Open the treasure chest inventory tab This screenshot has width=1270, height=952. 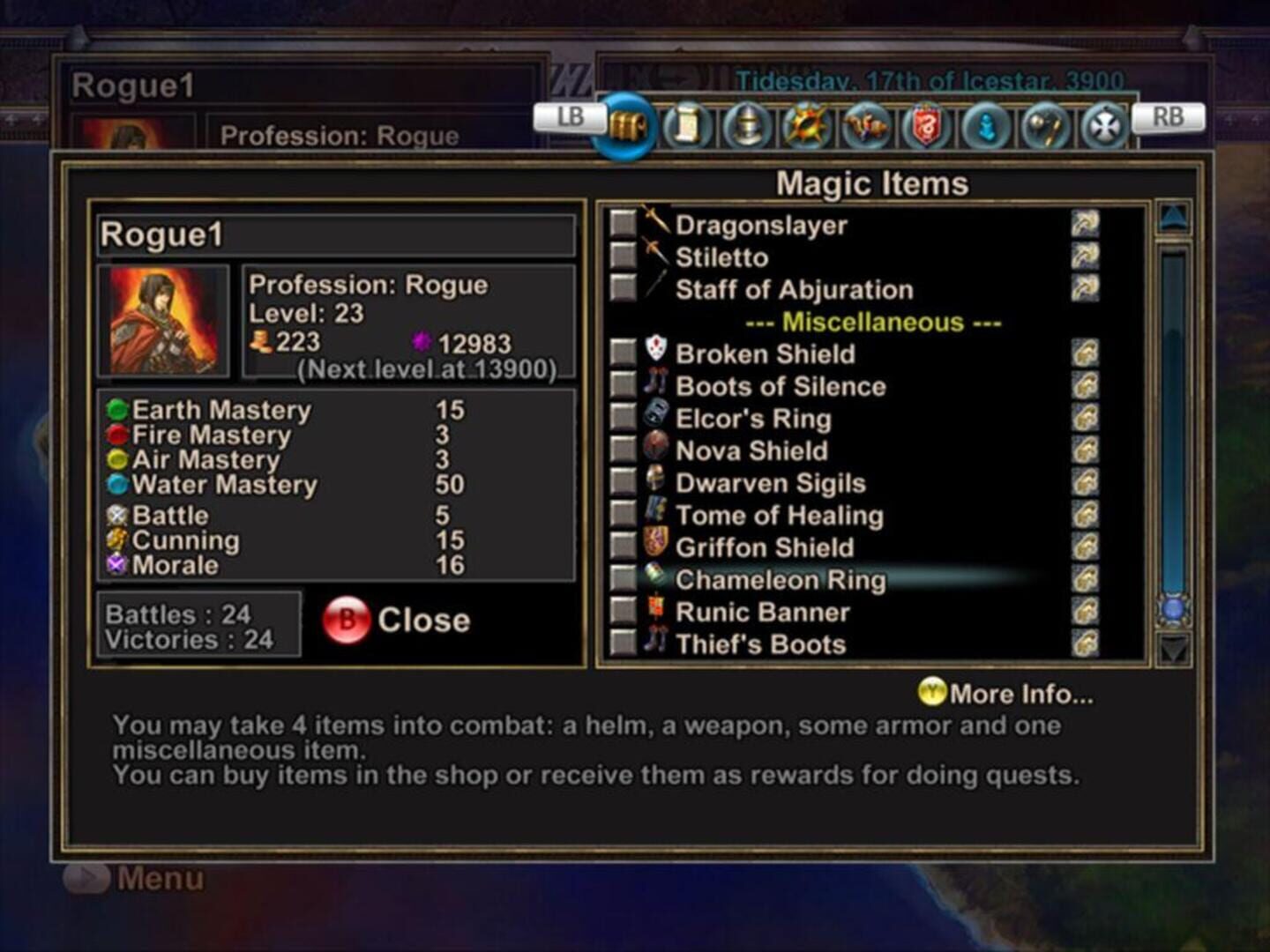[628, 127]
